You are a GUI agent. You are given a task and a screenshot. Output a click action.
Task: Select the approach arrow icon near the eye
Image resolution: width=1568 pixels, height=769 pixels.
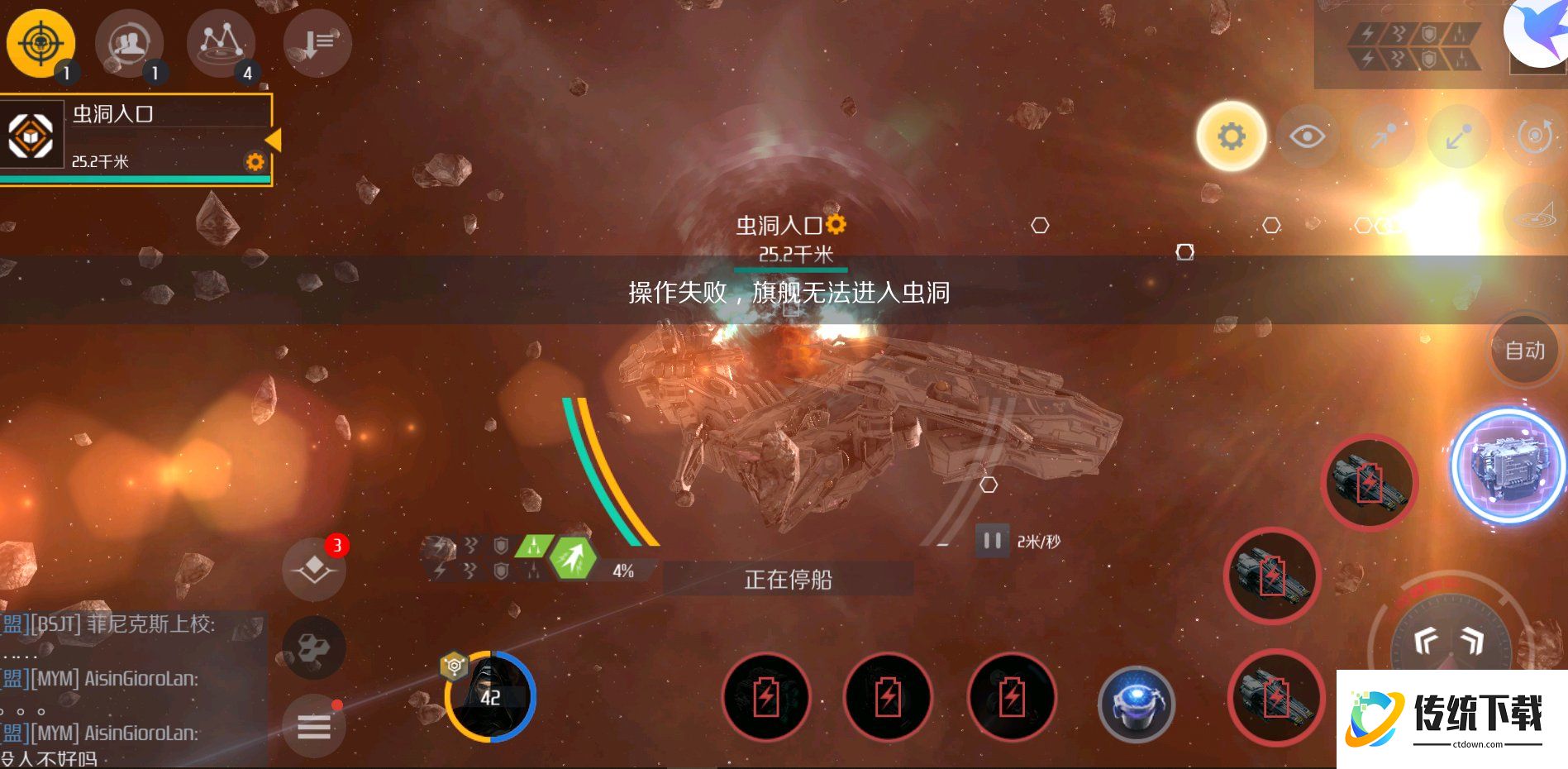point(1382,136)
